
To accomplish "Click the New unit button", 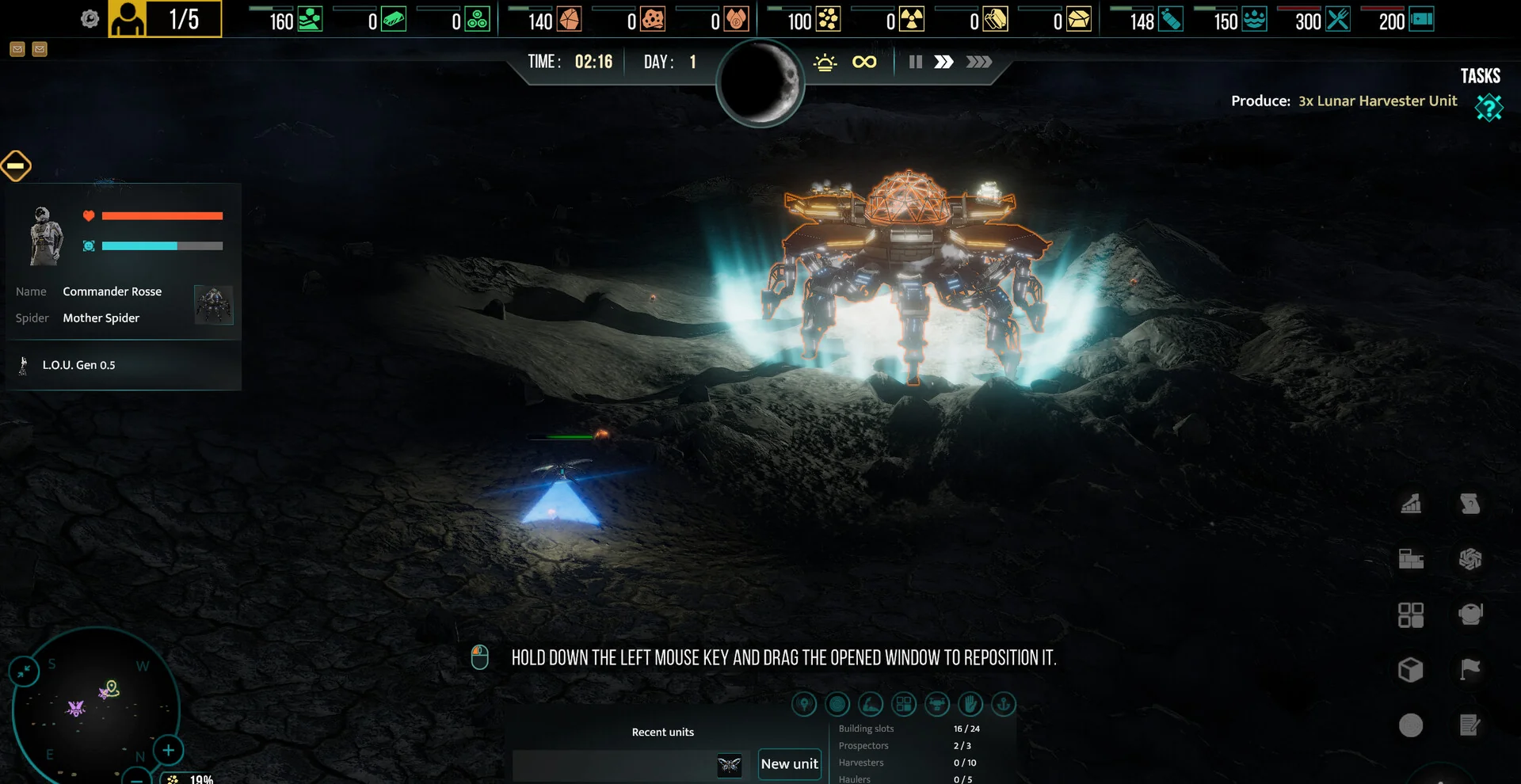I will pos(789,764).
